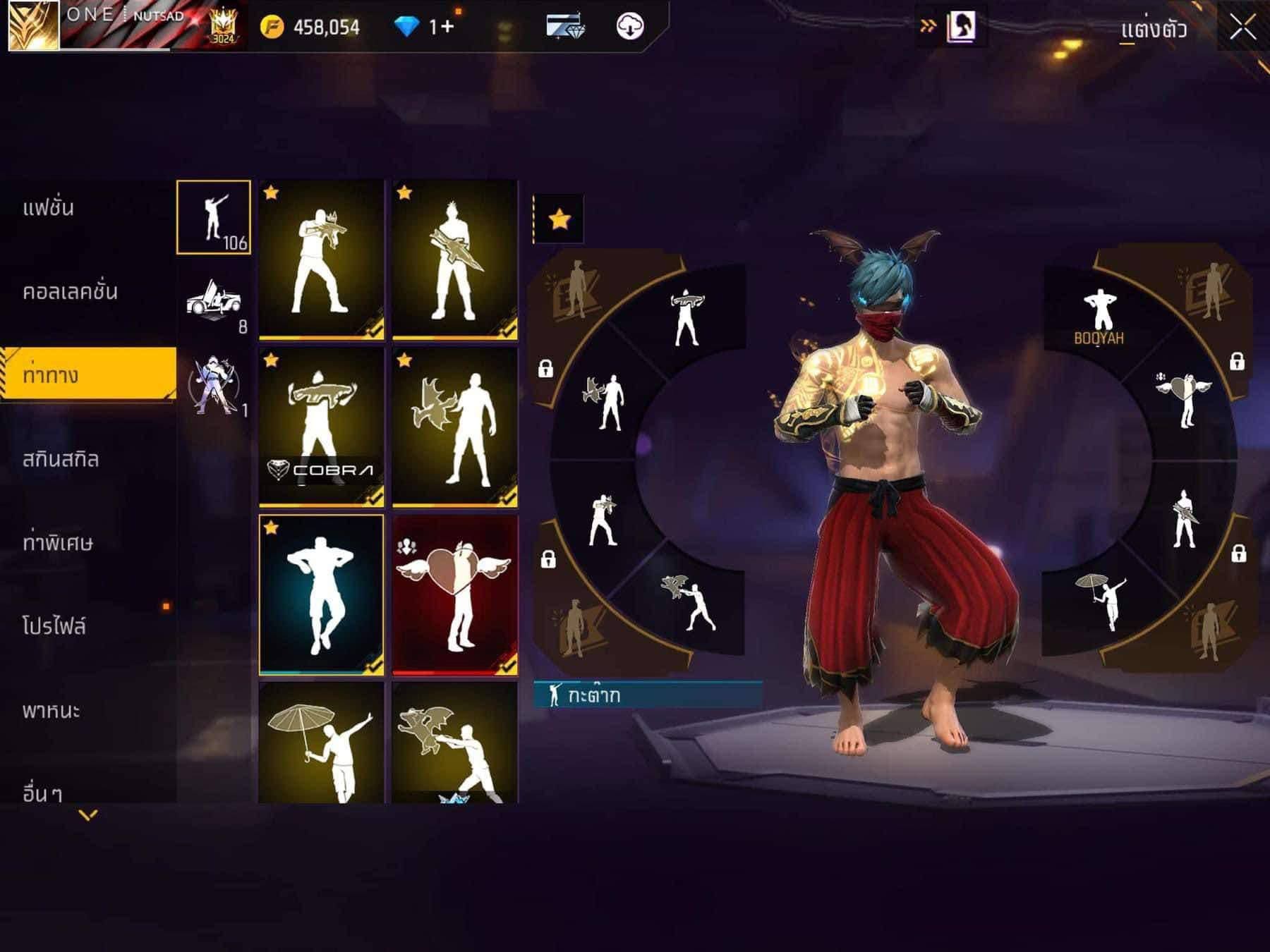Image resolution: width=1270 pixels, height=952 pixels.
Task: Close the outfit screen with the X
Action: pos(1242,29)
